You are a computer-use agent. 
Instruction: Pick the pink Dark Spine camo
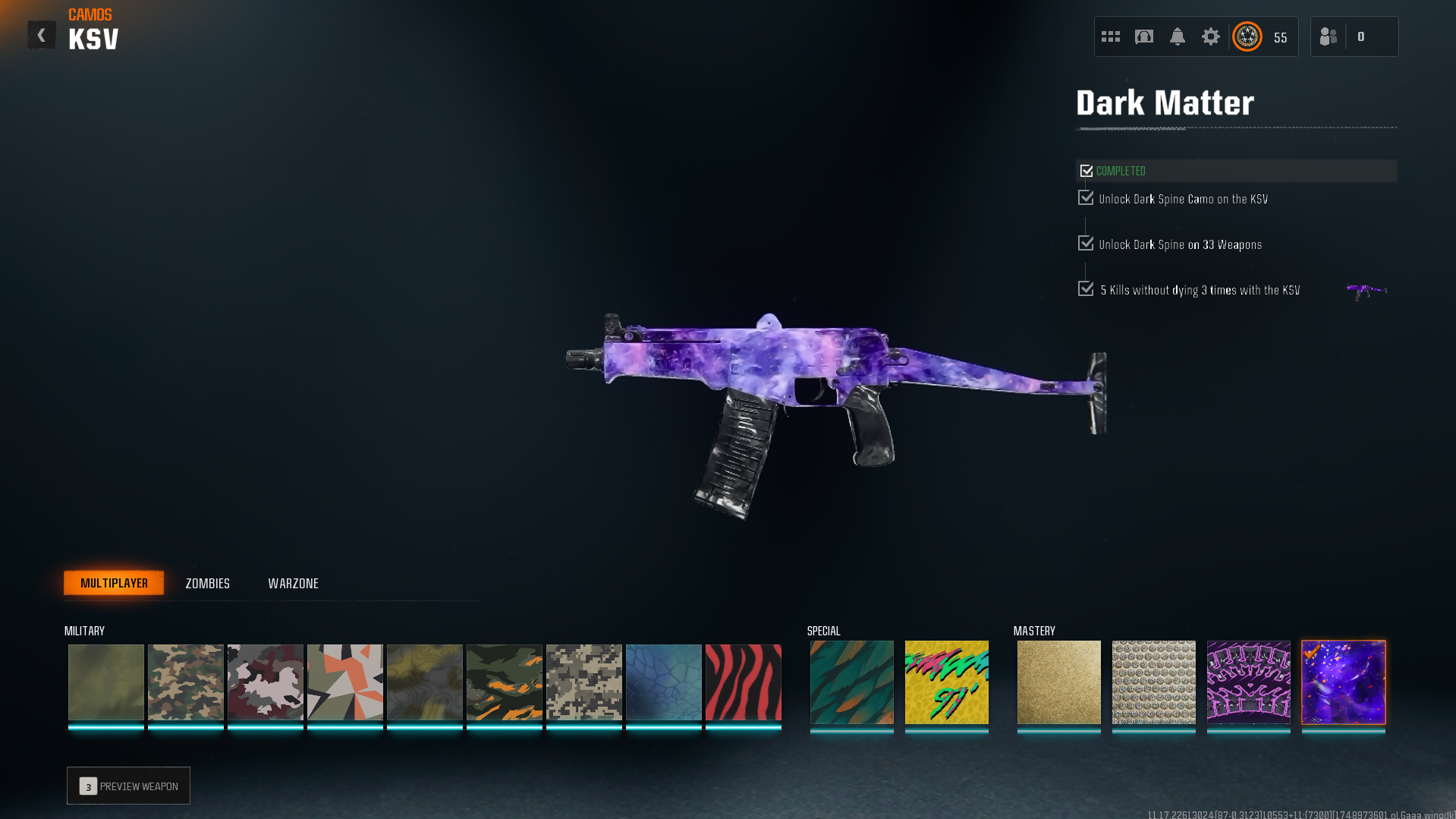coord(1248,682)
